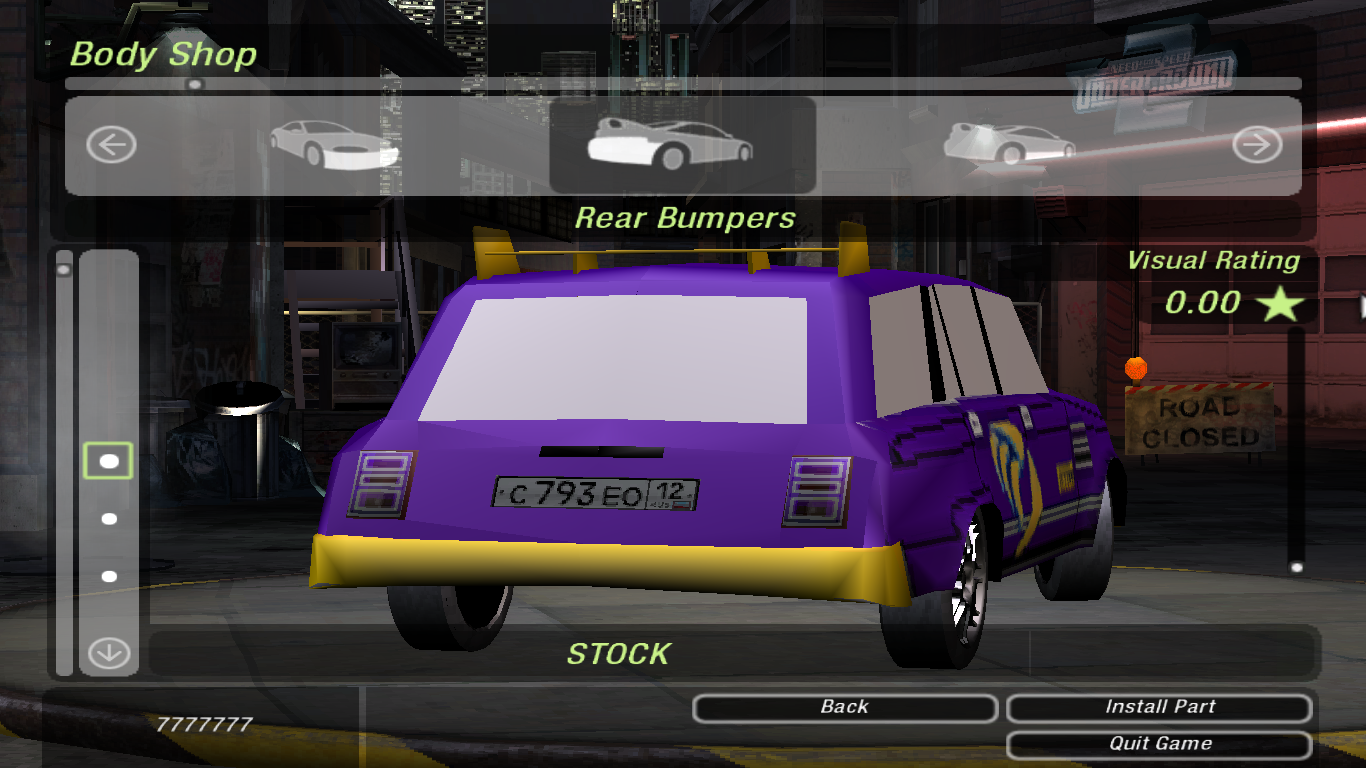Click the down arrow under the parts list
The image size is (1366, 768).
pos(109,654)
